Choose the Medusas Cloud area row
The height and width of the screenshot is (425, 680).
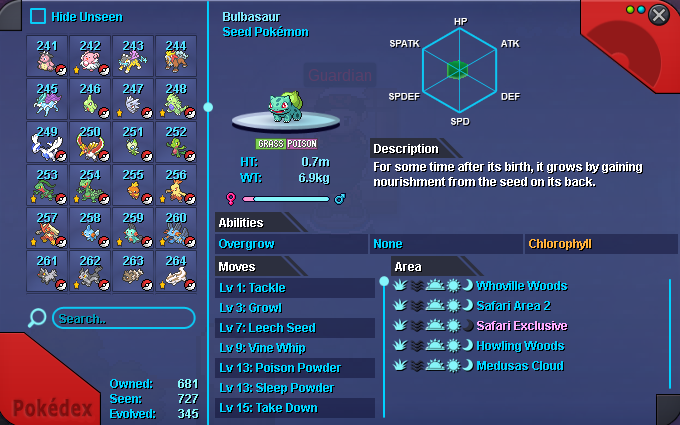(521, 366)
